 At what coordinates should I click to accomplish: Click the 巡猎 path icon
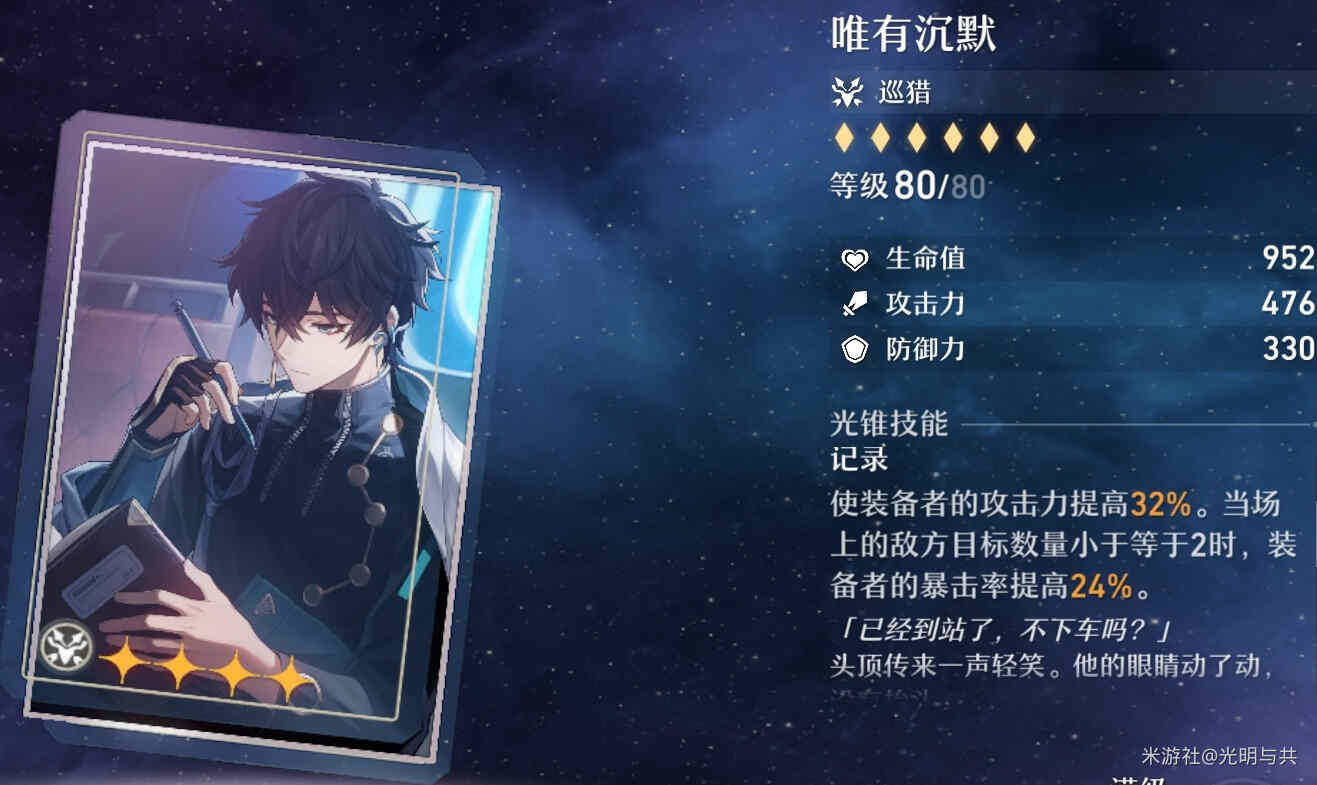point(847,94)
